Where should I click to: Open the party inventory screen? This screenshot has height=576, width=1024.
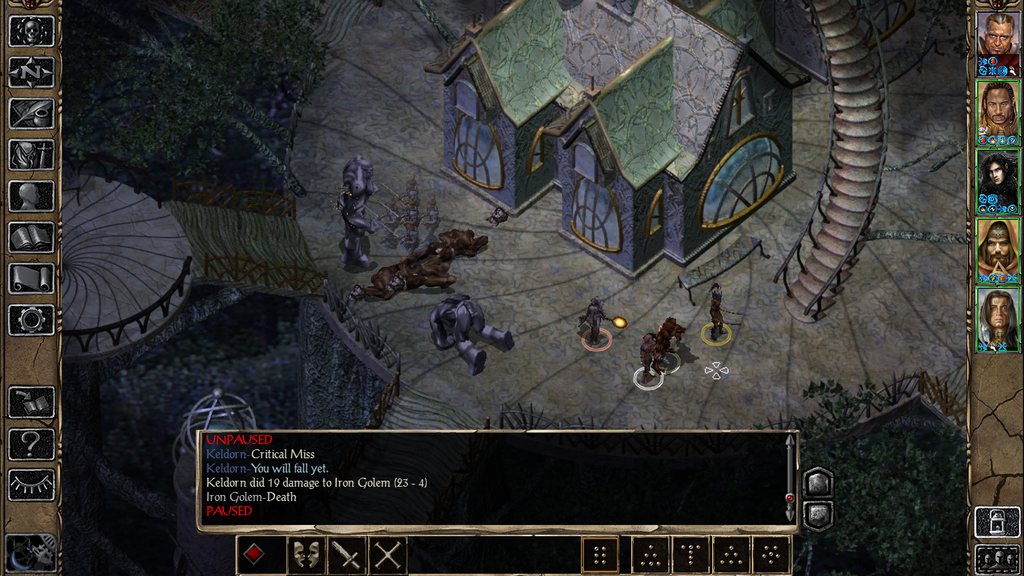coord(31,154)
